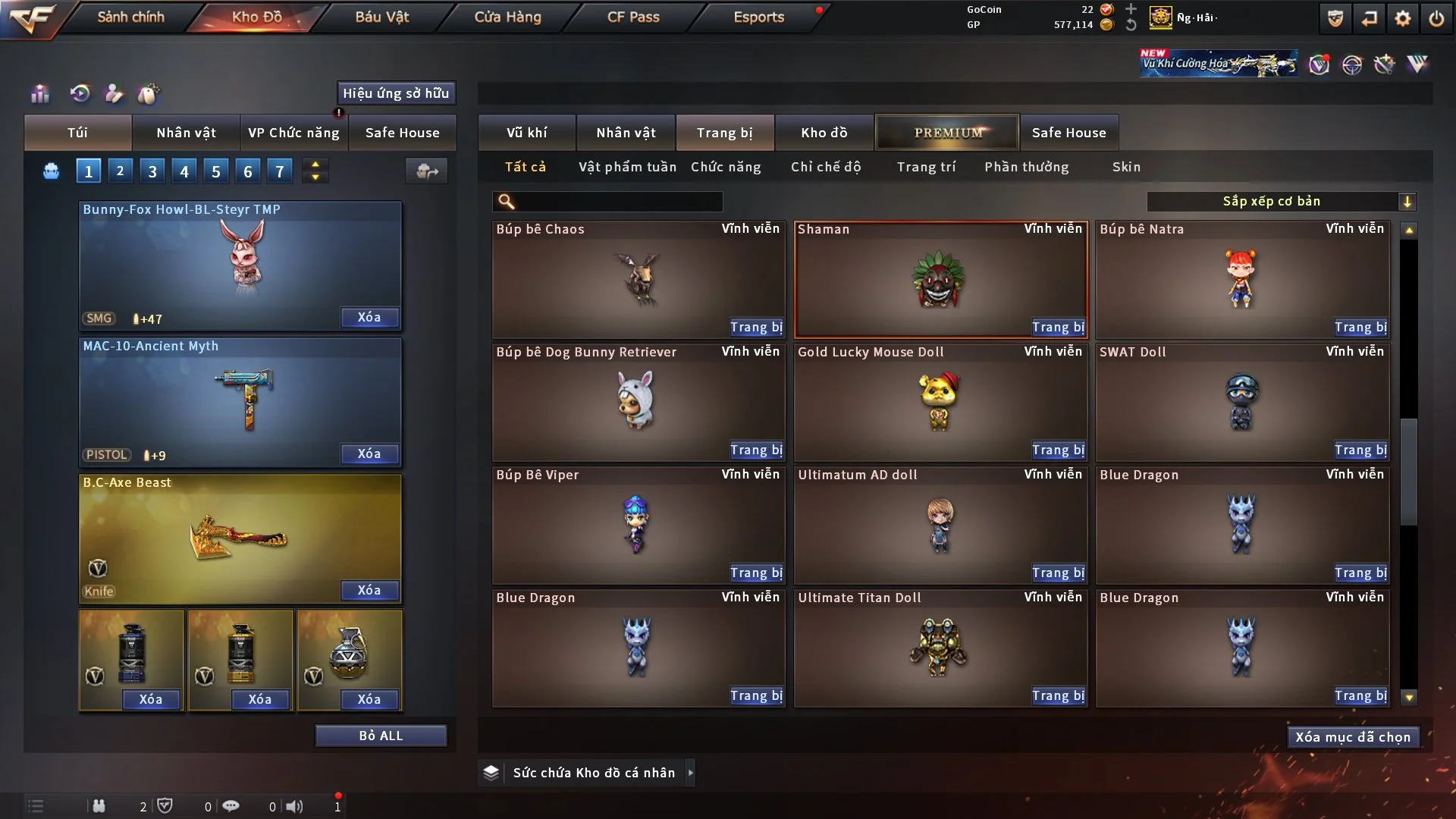
Task: Switch to the Vũ khí inventory tab
Action: pos(526,133)
